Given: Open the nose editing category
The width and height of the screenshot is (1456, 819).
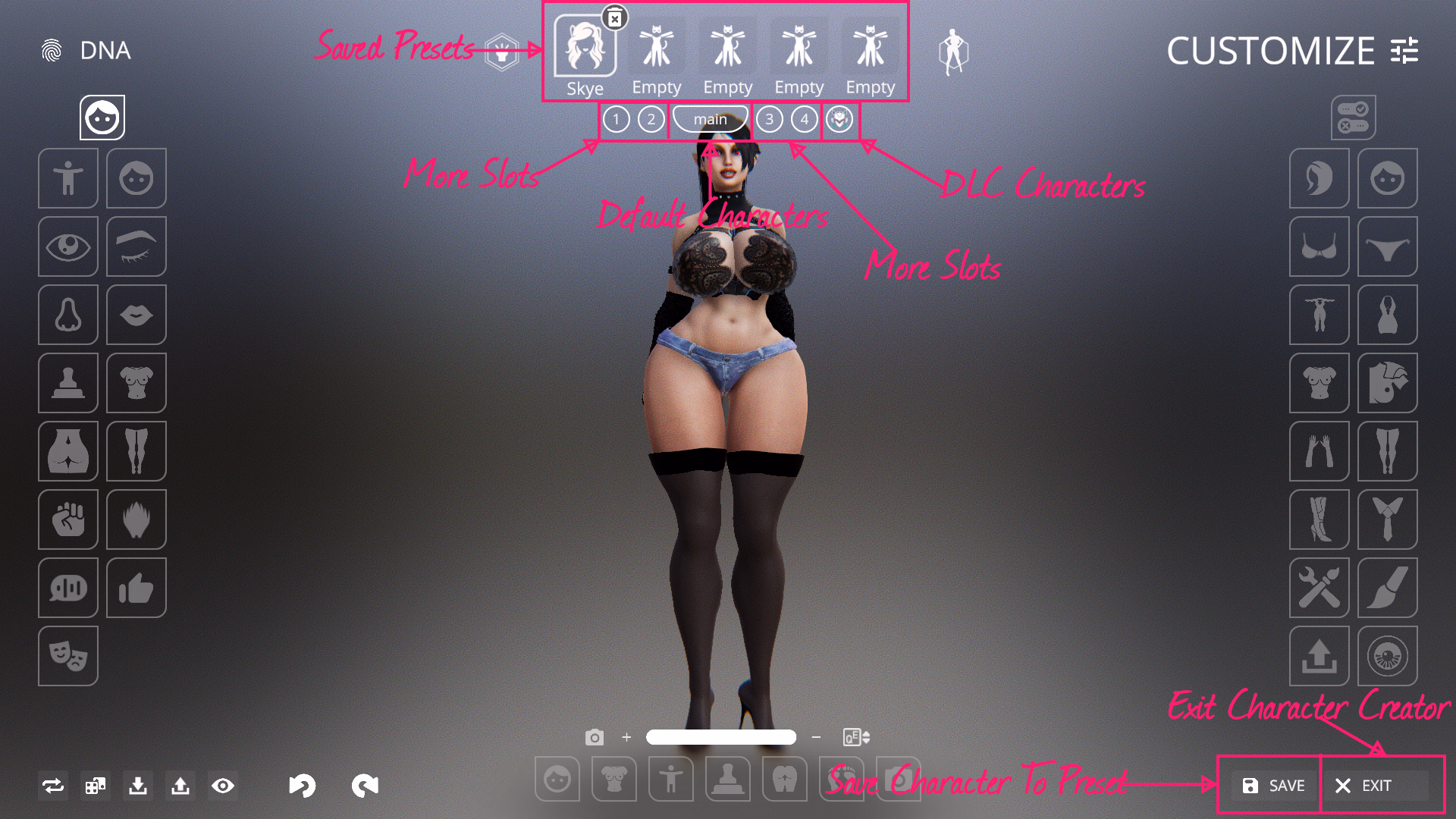Looking at the screenshot, I should pos(68,315).
